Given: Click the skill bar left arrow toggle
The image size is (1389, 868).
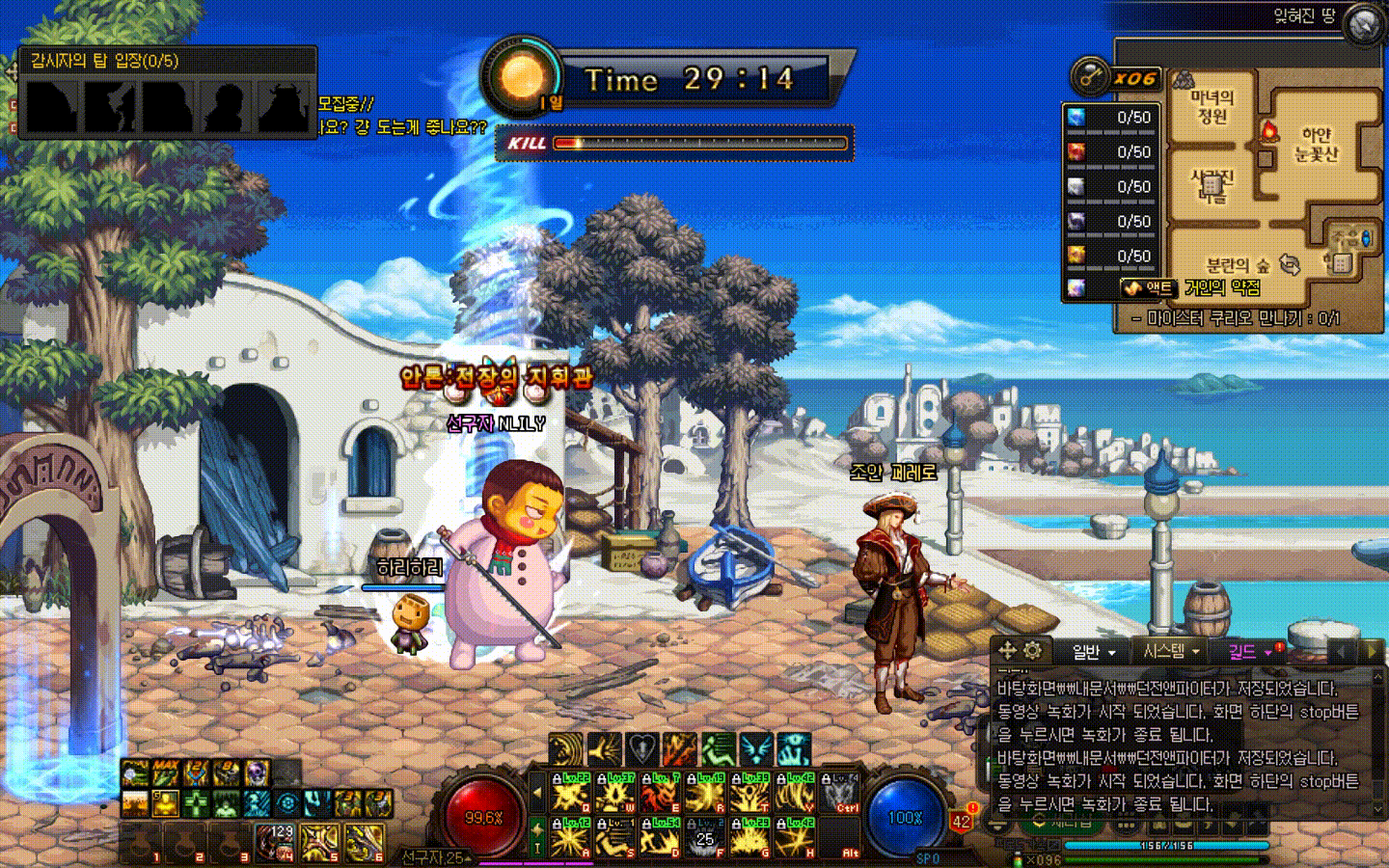Looking at the screenshot, I should pyautogui.click(x=537, y=794).
